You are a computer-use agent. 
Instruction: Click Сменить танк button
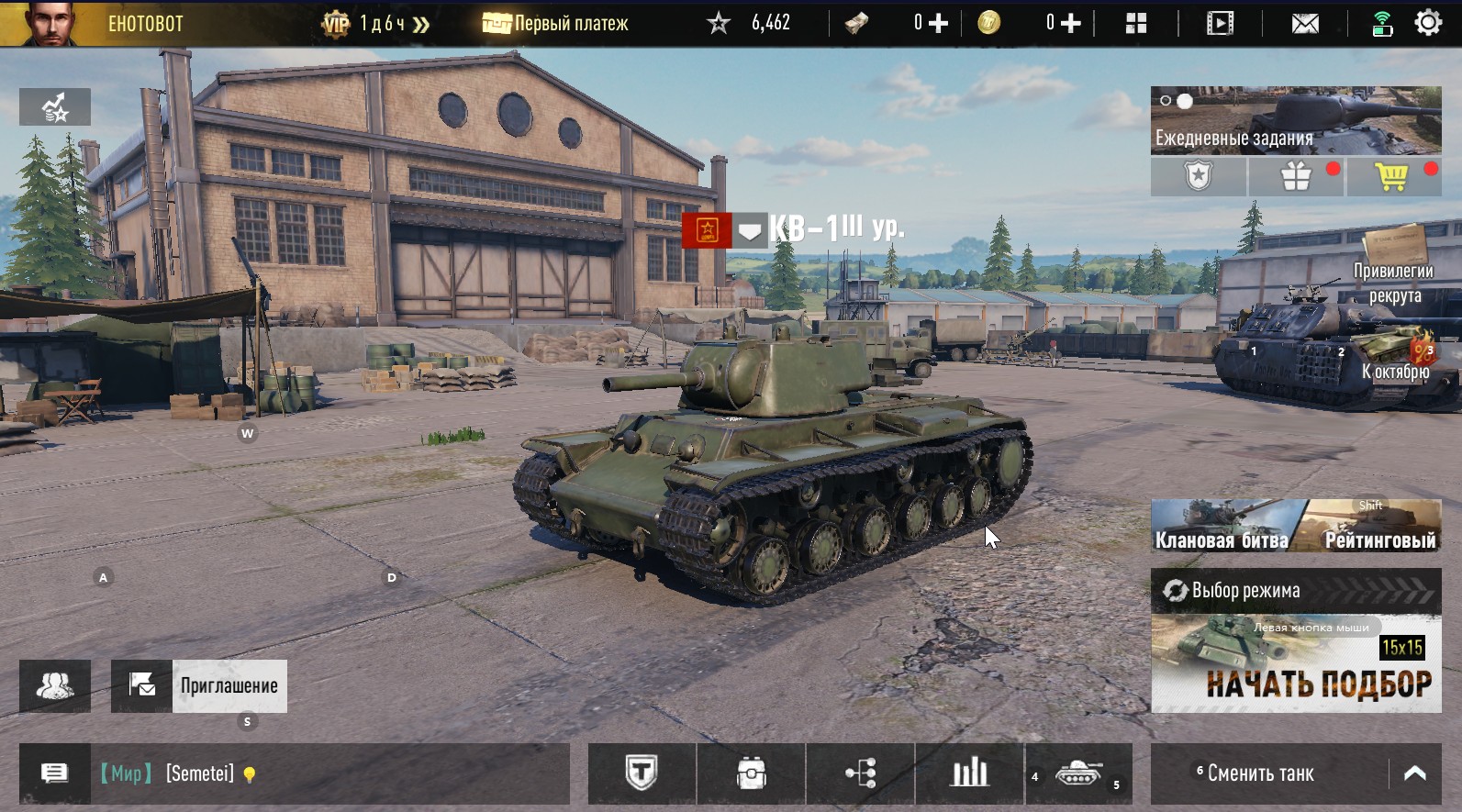tap(1260, 773)
